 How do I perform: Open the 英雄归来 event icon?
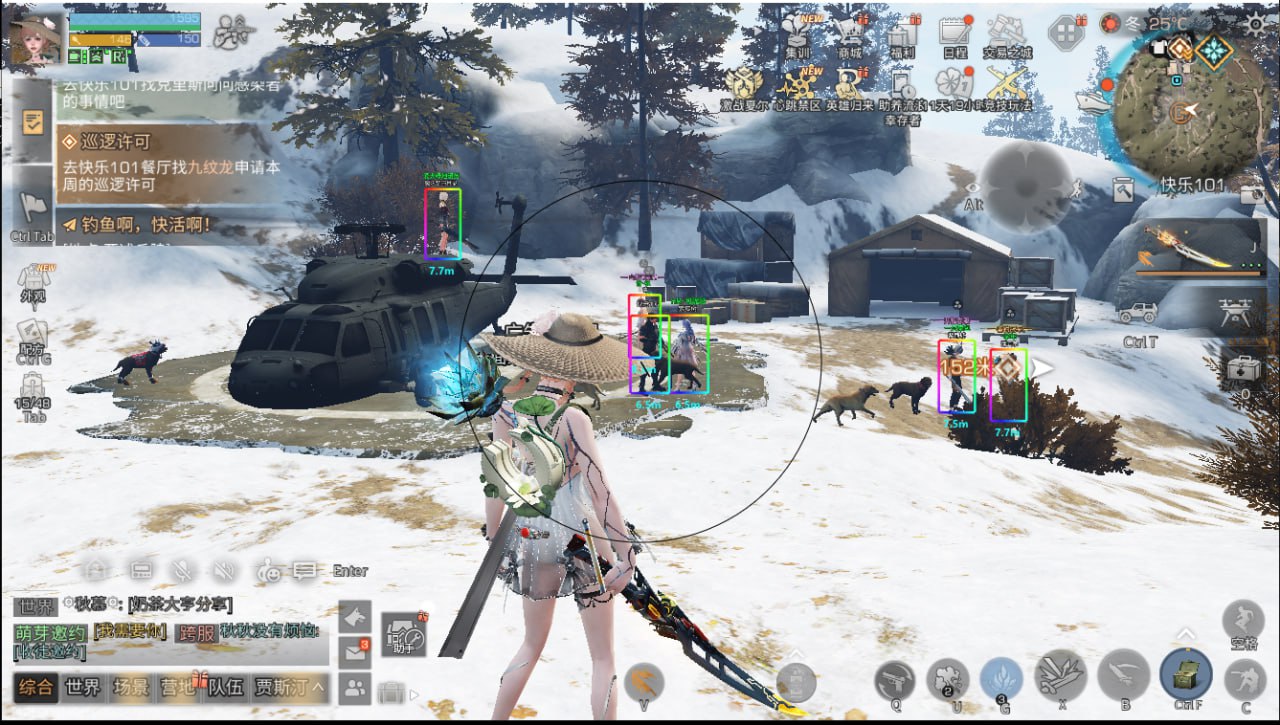[x=850, y=86]
